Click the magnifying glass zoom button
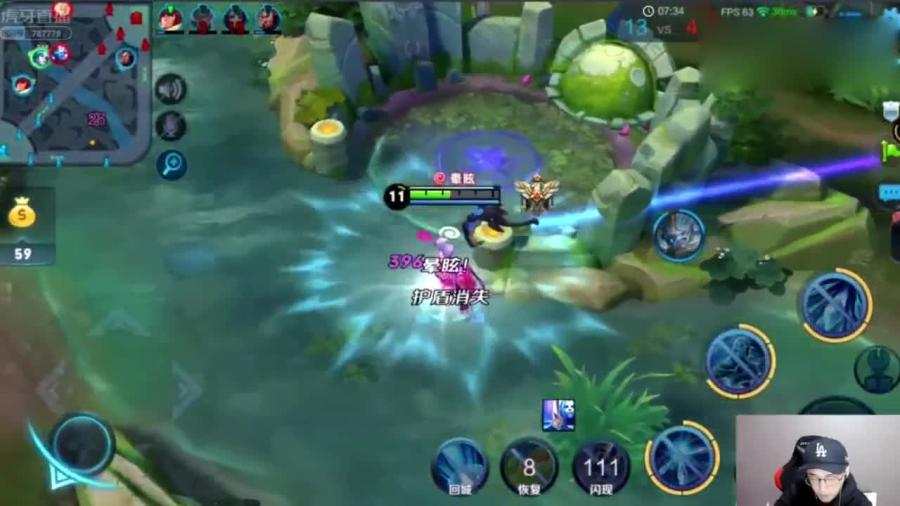 tap(171, 164)
